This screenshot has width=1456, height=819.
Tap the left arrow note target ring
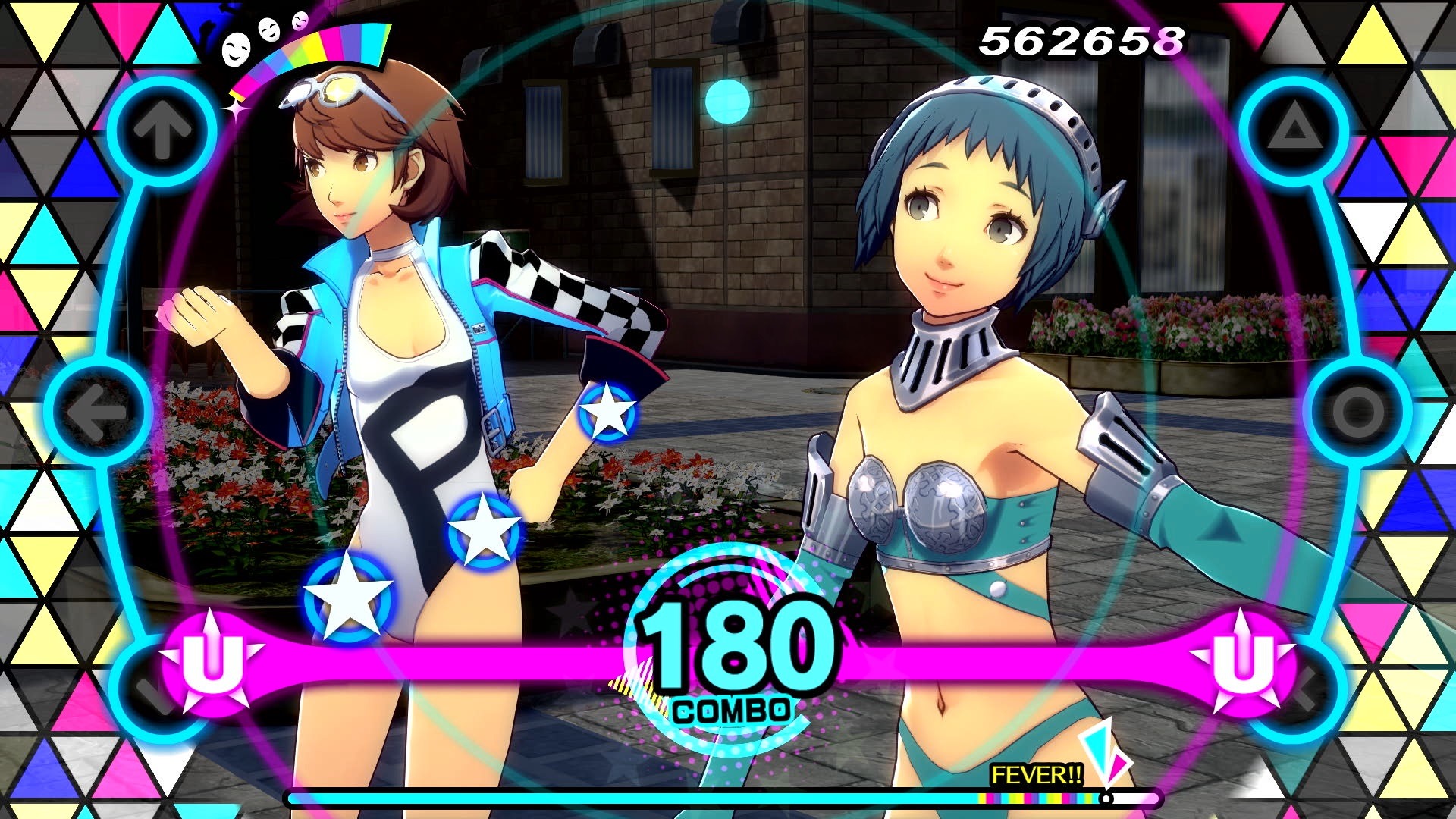click(x=97, y=412)
